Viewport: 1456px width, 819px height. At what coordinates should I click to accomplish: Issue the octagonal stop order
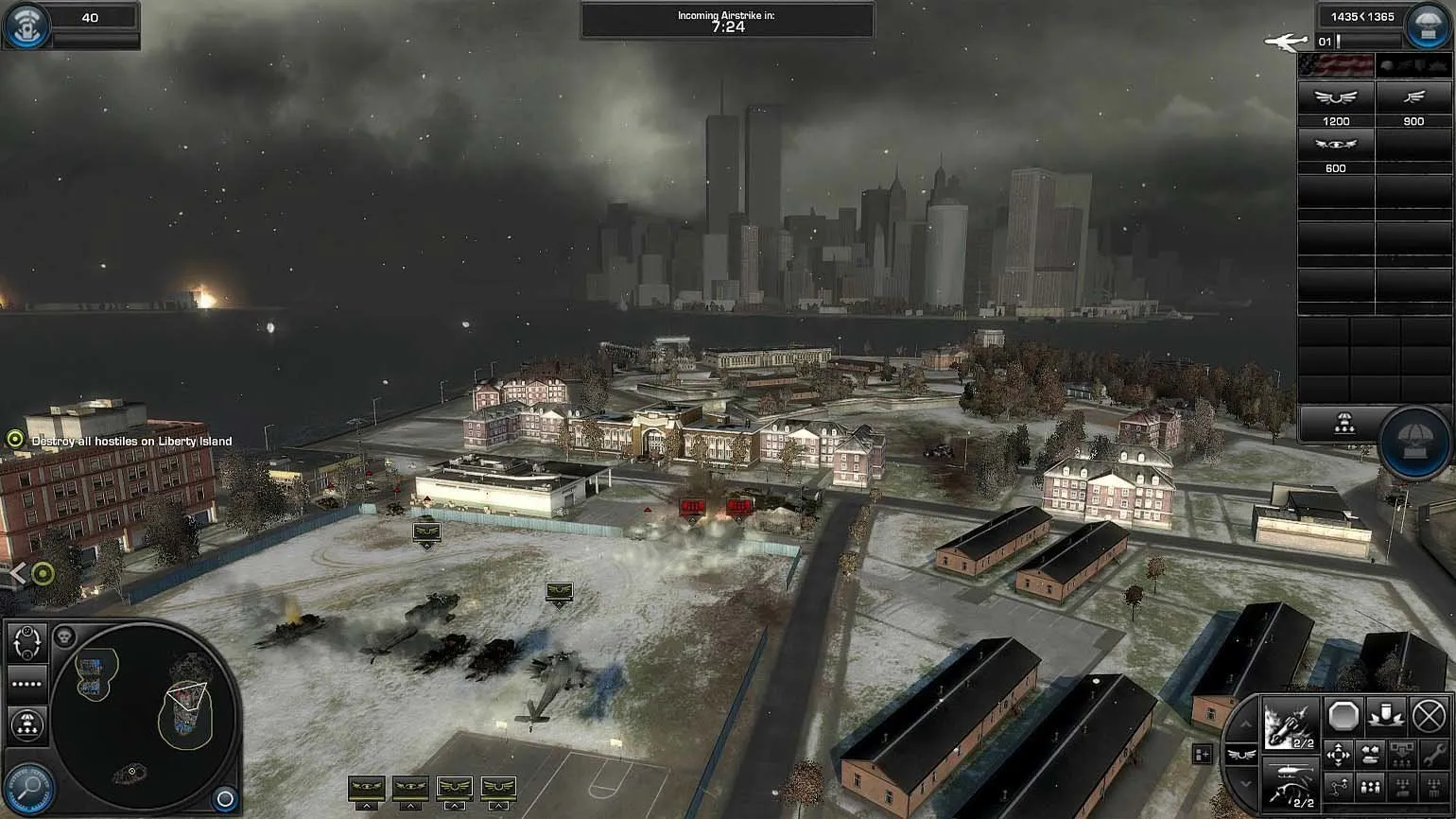1343,715
